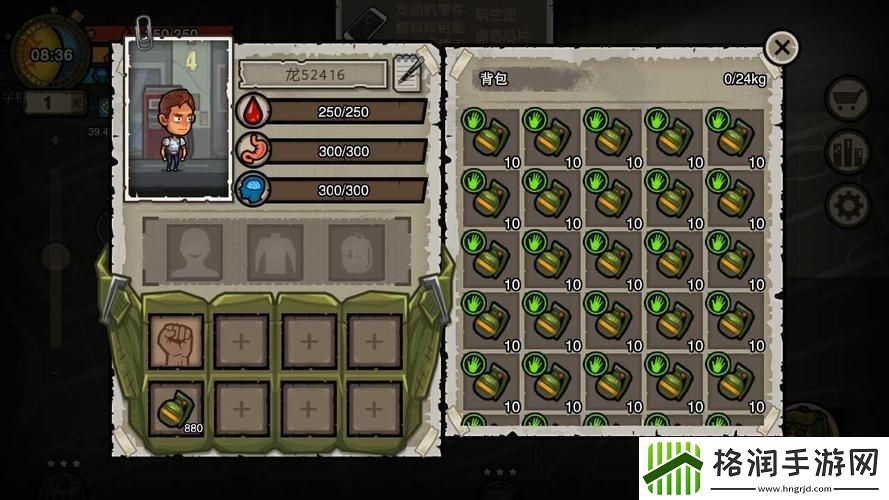The height and width of the screenshot is (500, 889).
Task: Click the character portrait thumbnail
Action: point(179,120)
